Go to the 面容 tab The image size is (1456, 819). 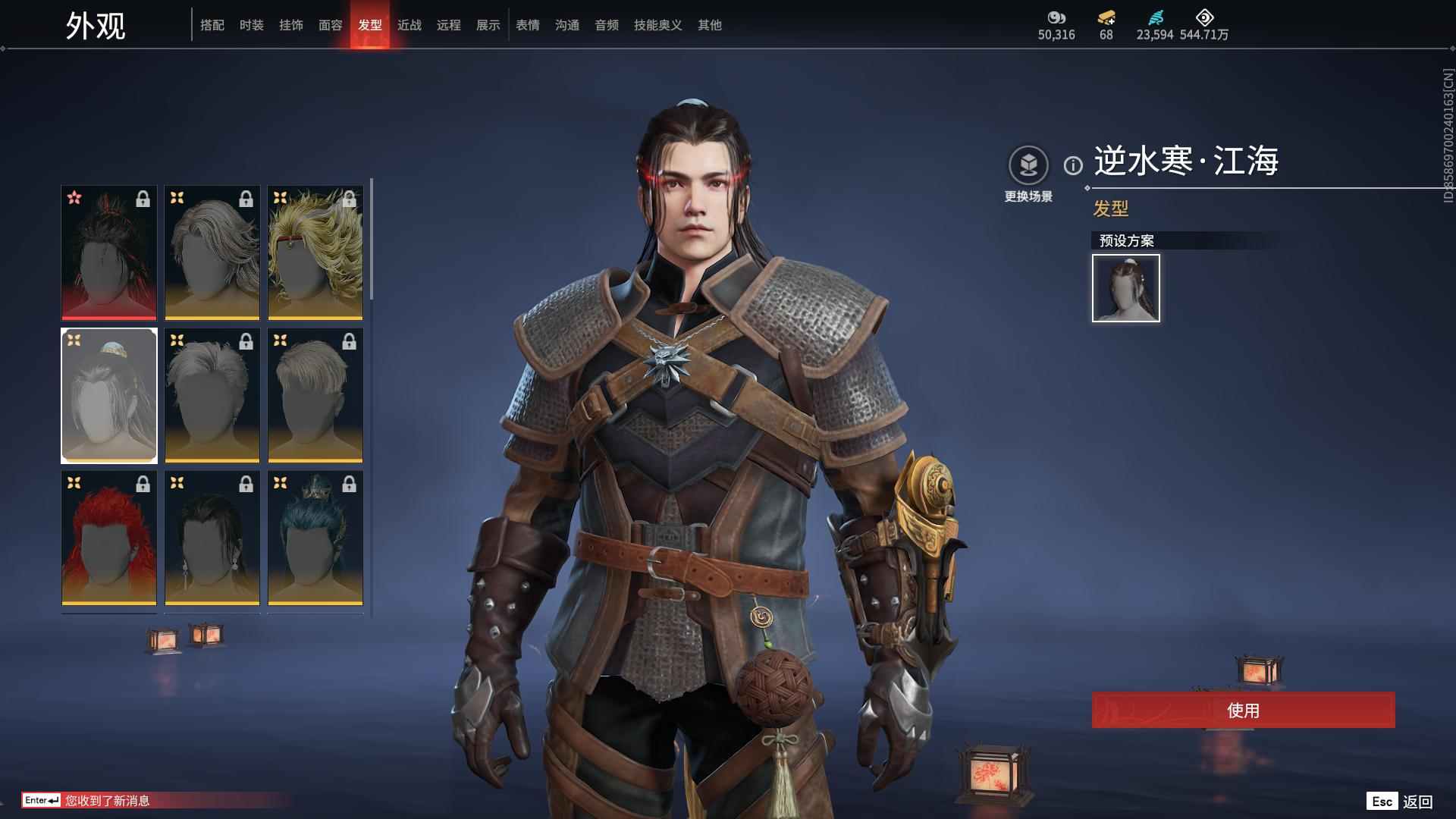[x=331, y=25]
